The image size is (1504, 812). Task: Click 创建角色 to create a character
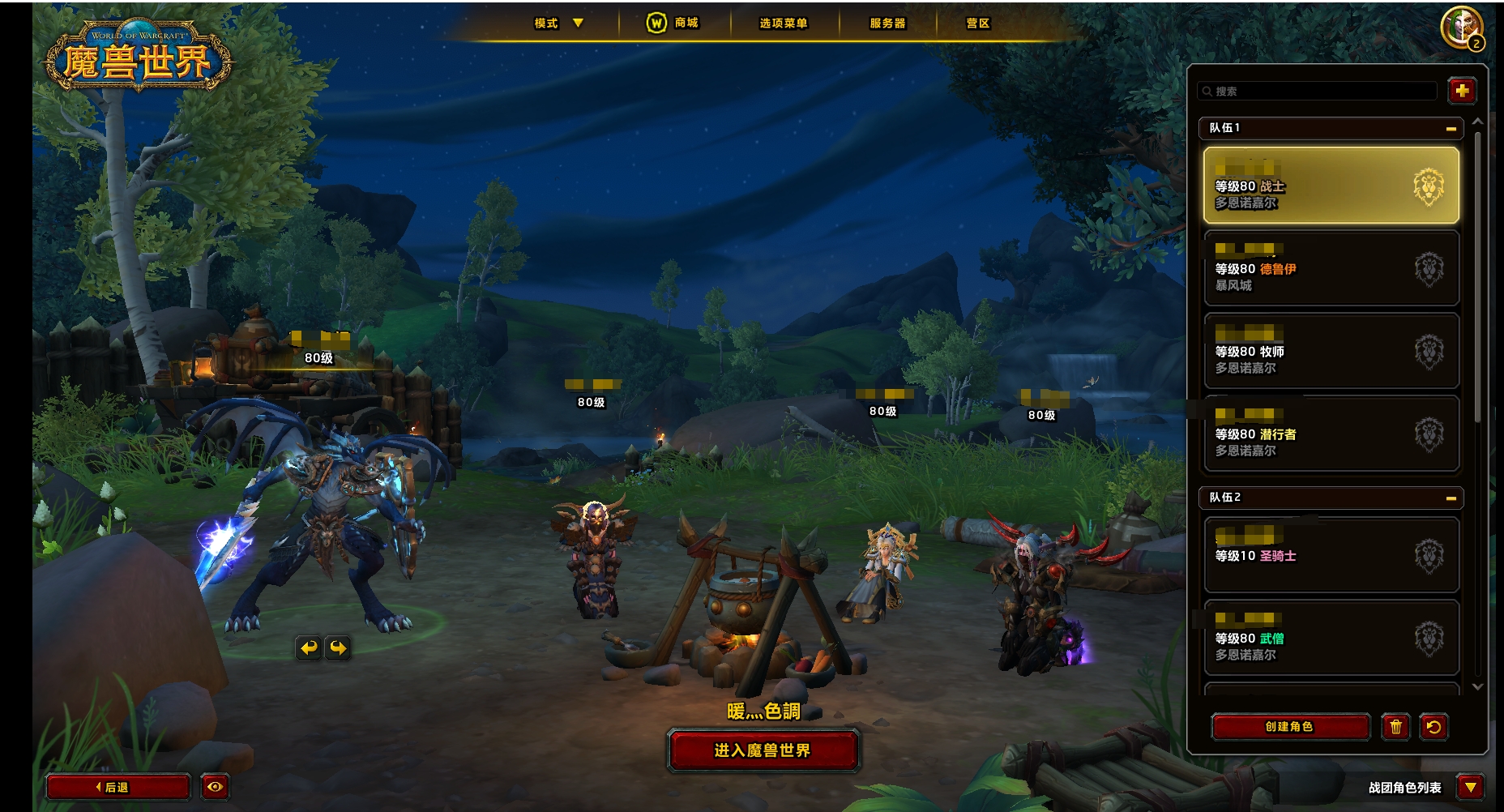(1289, 727)
